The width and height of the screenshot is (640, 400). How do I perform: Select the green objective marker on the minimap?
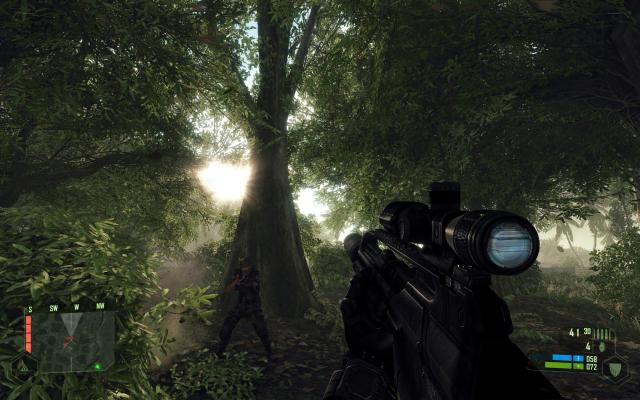click(97, 365)
